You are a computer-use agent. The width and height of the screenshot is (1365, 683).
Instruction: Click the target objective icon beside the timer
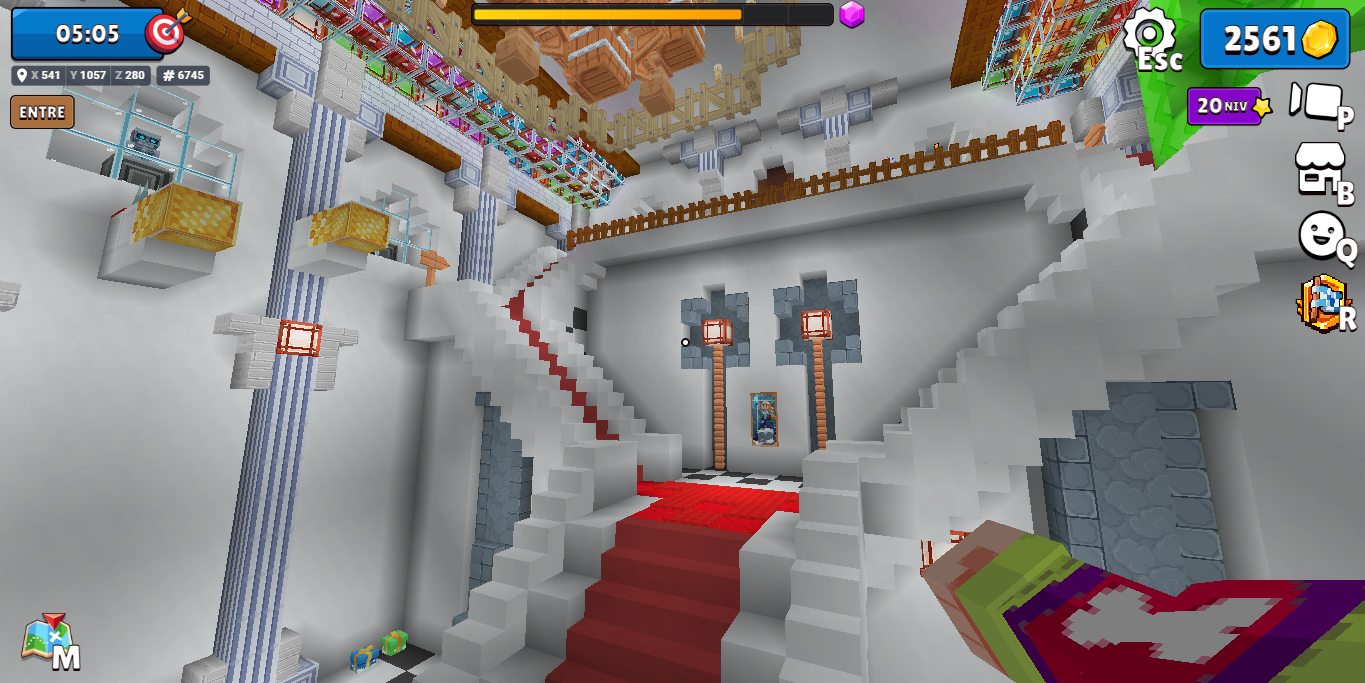(x=166, y=31)
